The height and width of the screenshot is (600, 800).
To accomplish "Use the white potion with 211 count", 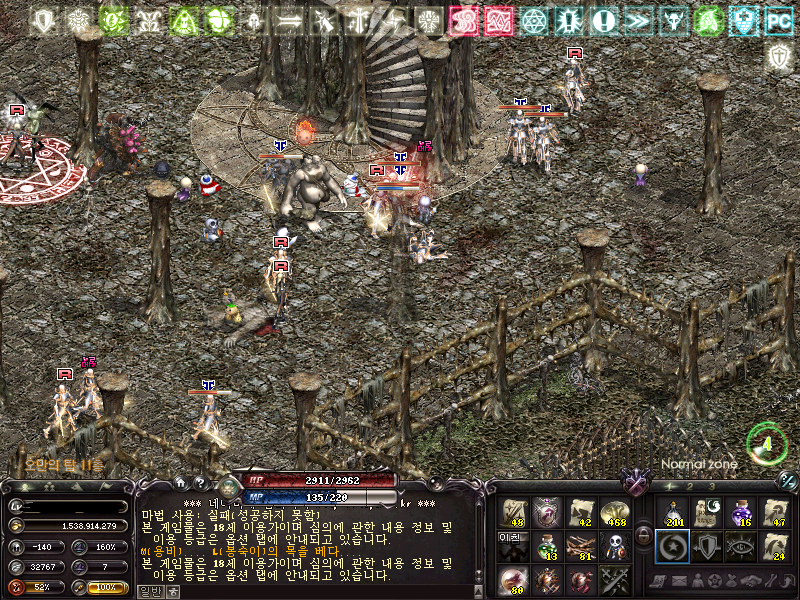I will pos(672,512).
